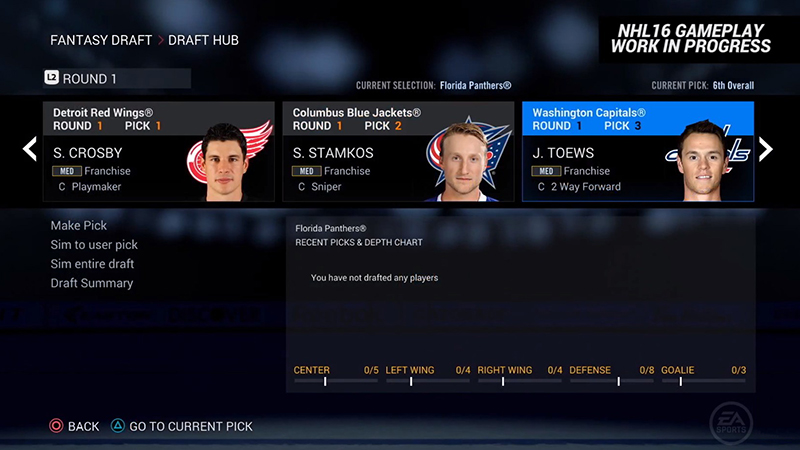Screen dimensions: 800x450
Task: Click the left arrow to show earlier picks
Action: click(x=30, y=150)
